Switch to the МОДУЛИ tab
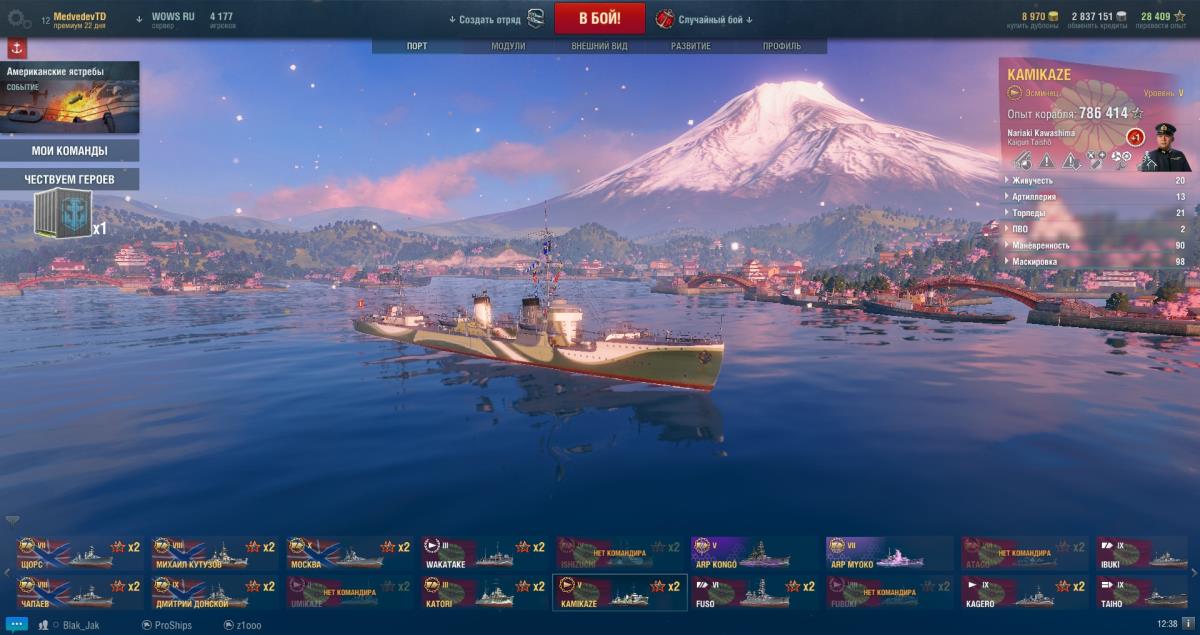 click(508, 46)
